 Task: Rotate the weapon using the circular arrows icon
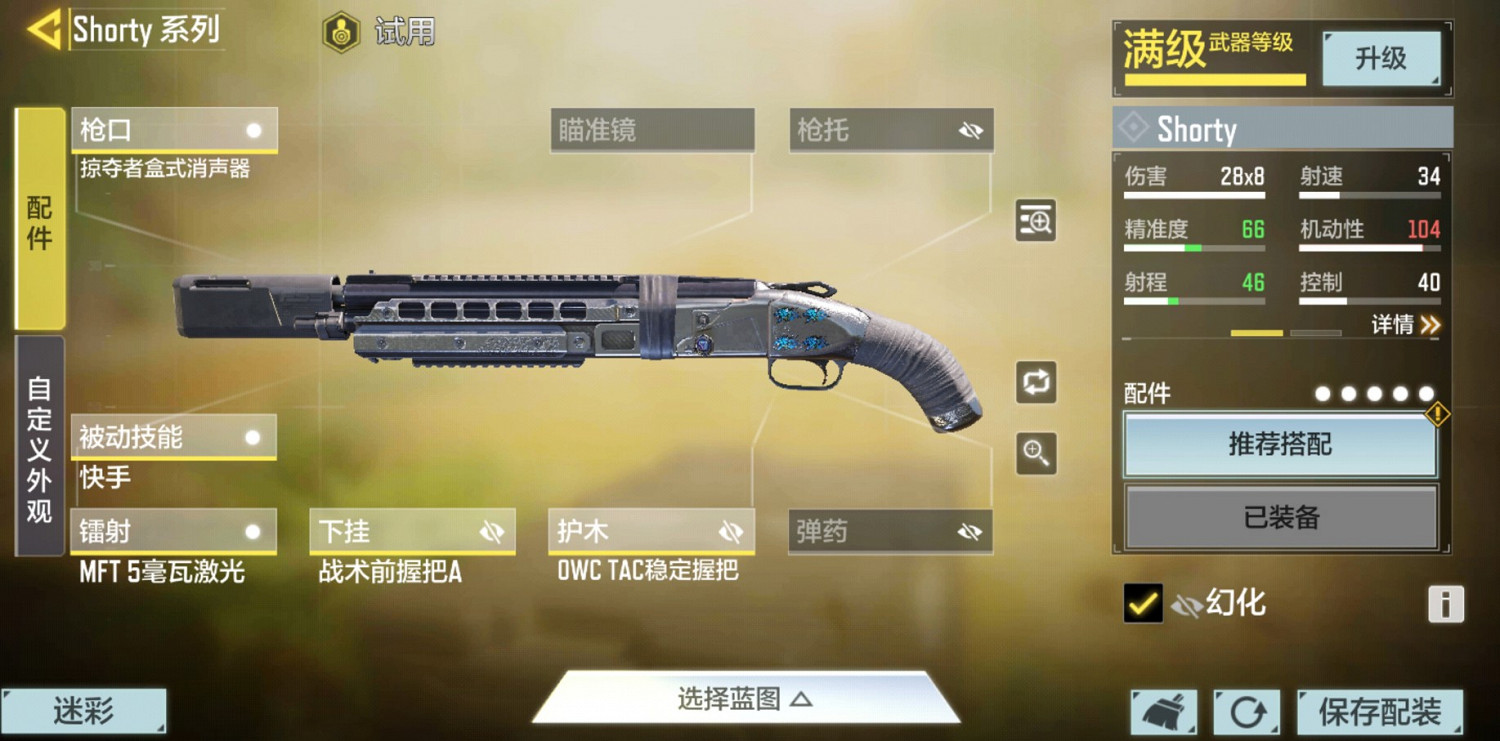(x=1036, y=384)
